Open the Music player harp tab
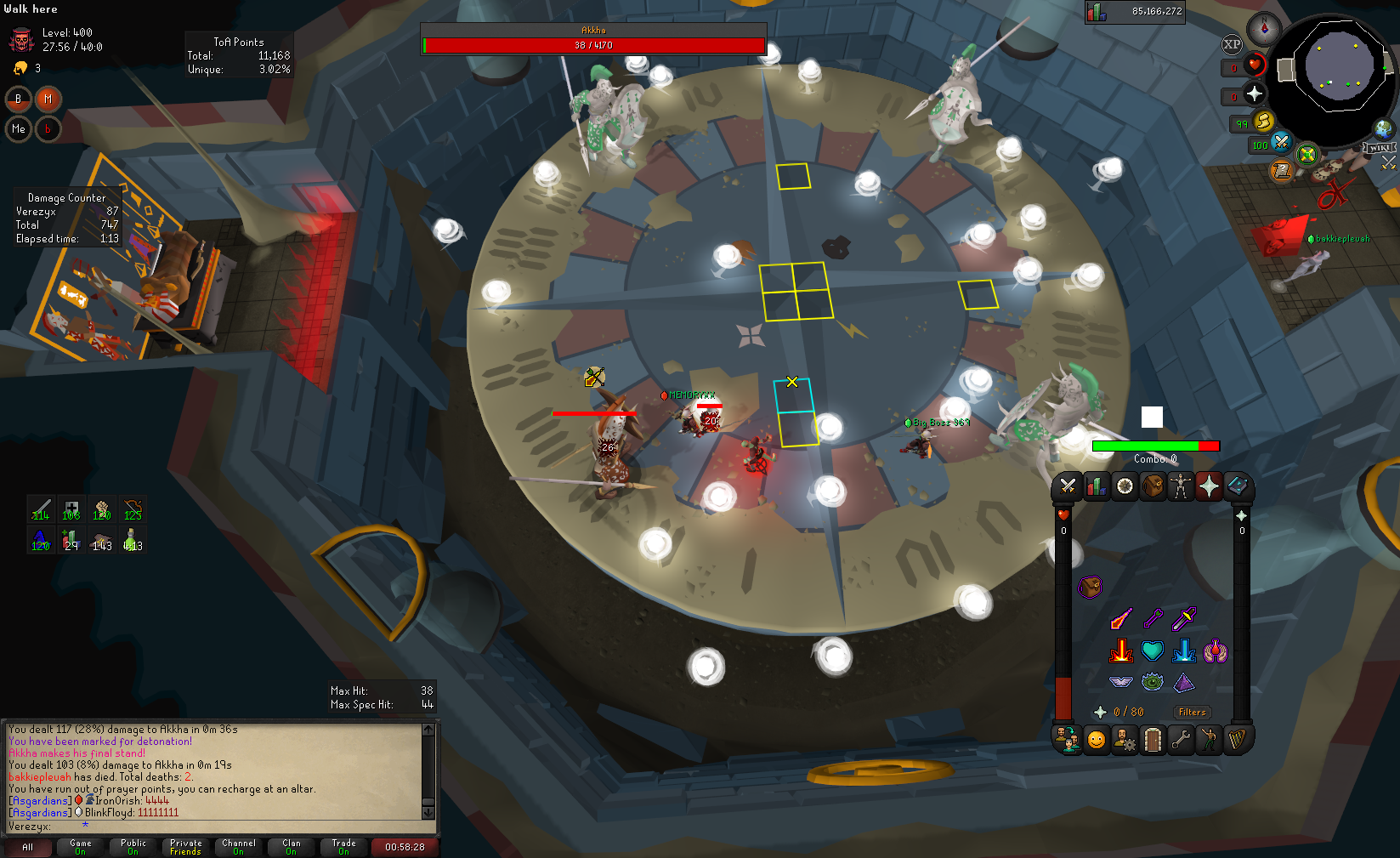 tap(1237, 740)
